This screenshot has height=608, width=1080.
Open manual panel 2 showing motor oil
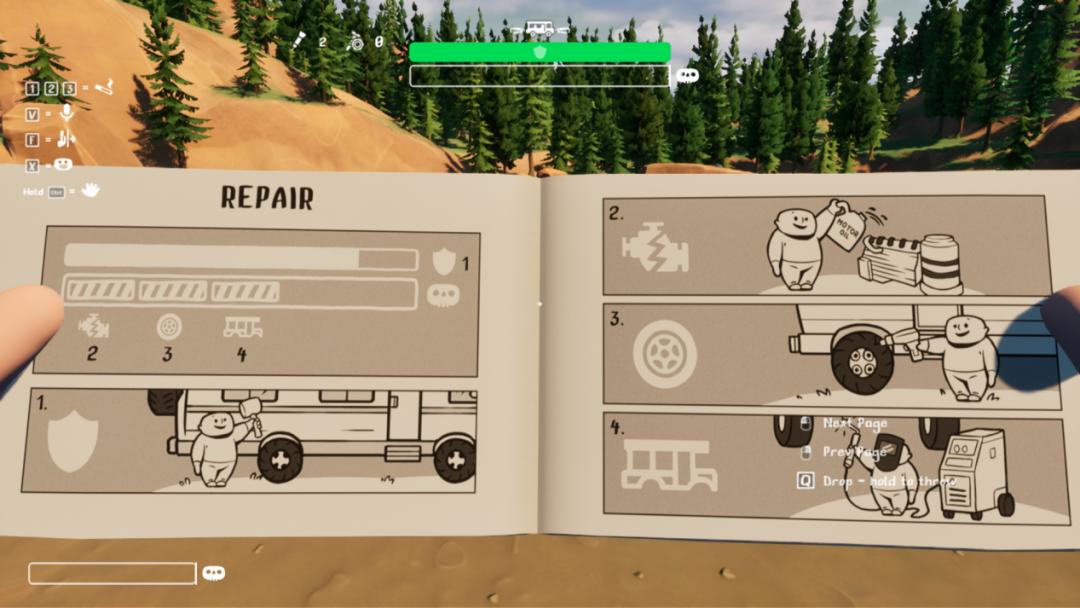pos(824,245)
